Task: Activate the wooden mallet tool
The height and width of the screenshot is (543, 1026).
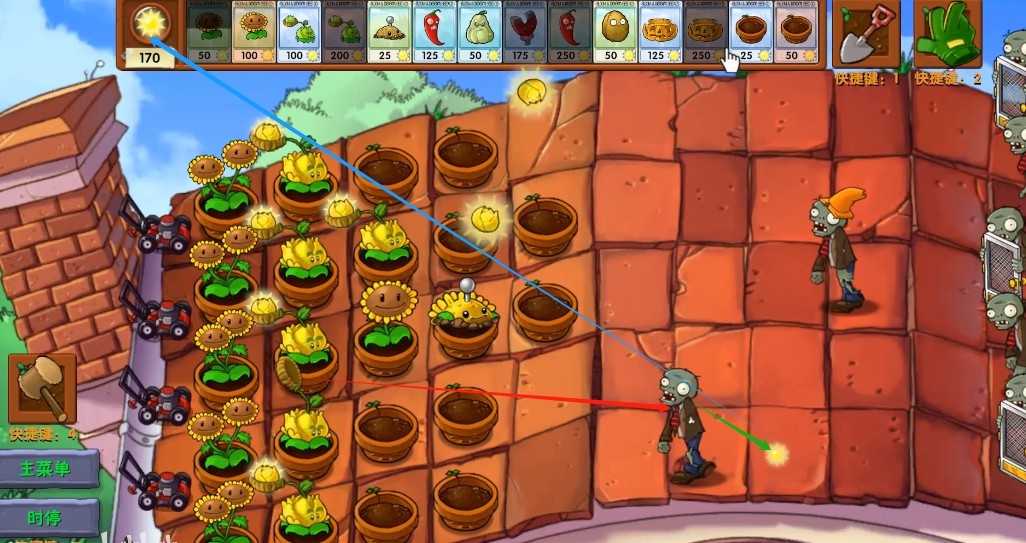Action: (x=42, y=387)
